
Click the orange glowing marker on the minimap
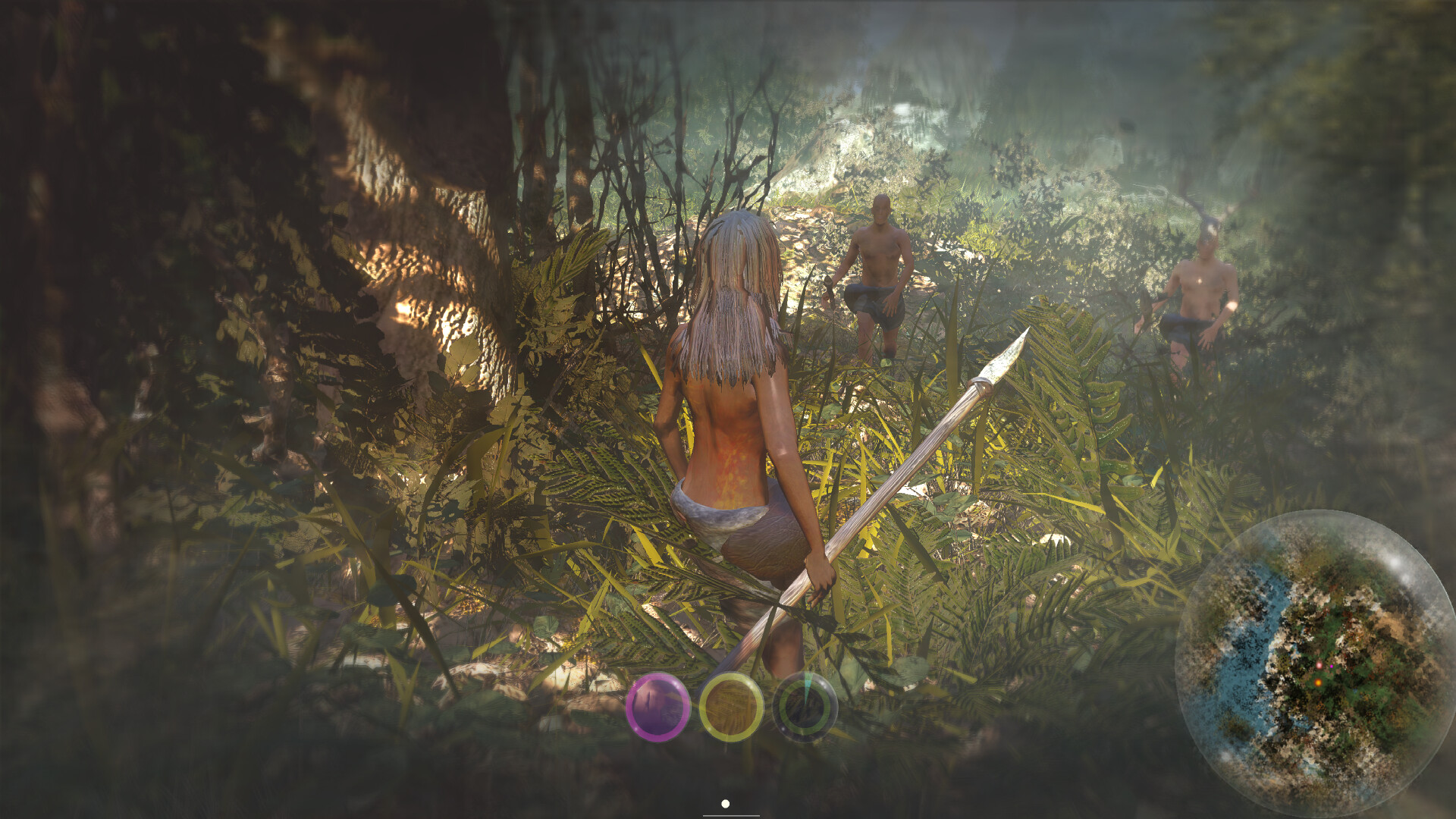click(1318, 683)
